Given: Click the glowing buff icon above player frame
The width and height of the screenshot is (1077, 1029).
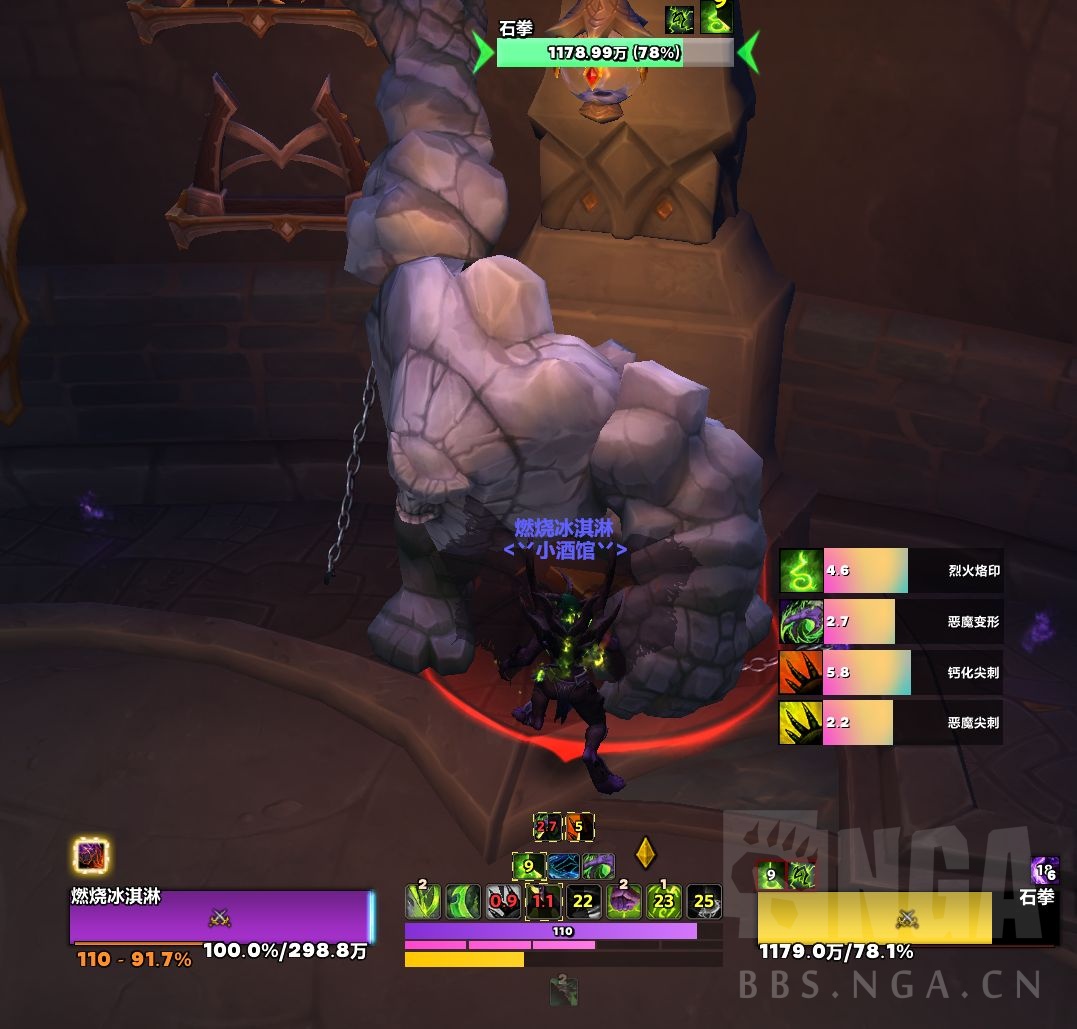Looking at the screenshot, I should coord(91,856).
